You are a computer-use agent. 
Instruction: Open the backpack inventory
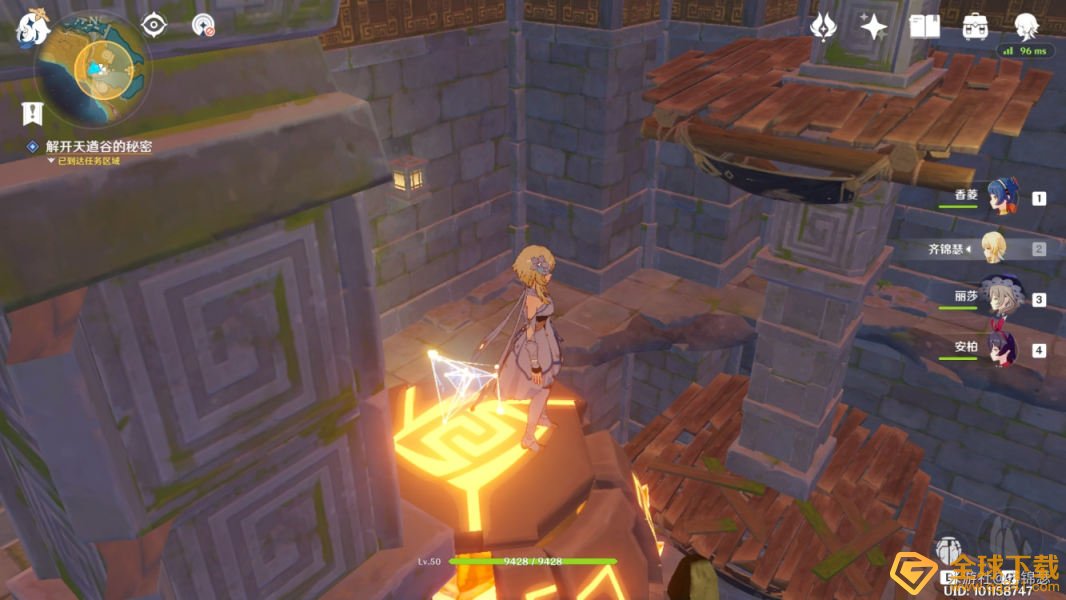coord(975,27)
